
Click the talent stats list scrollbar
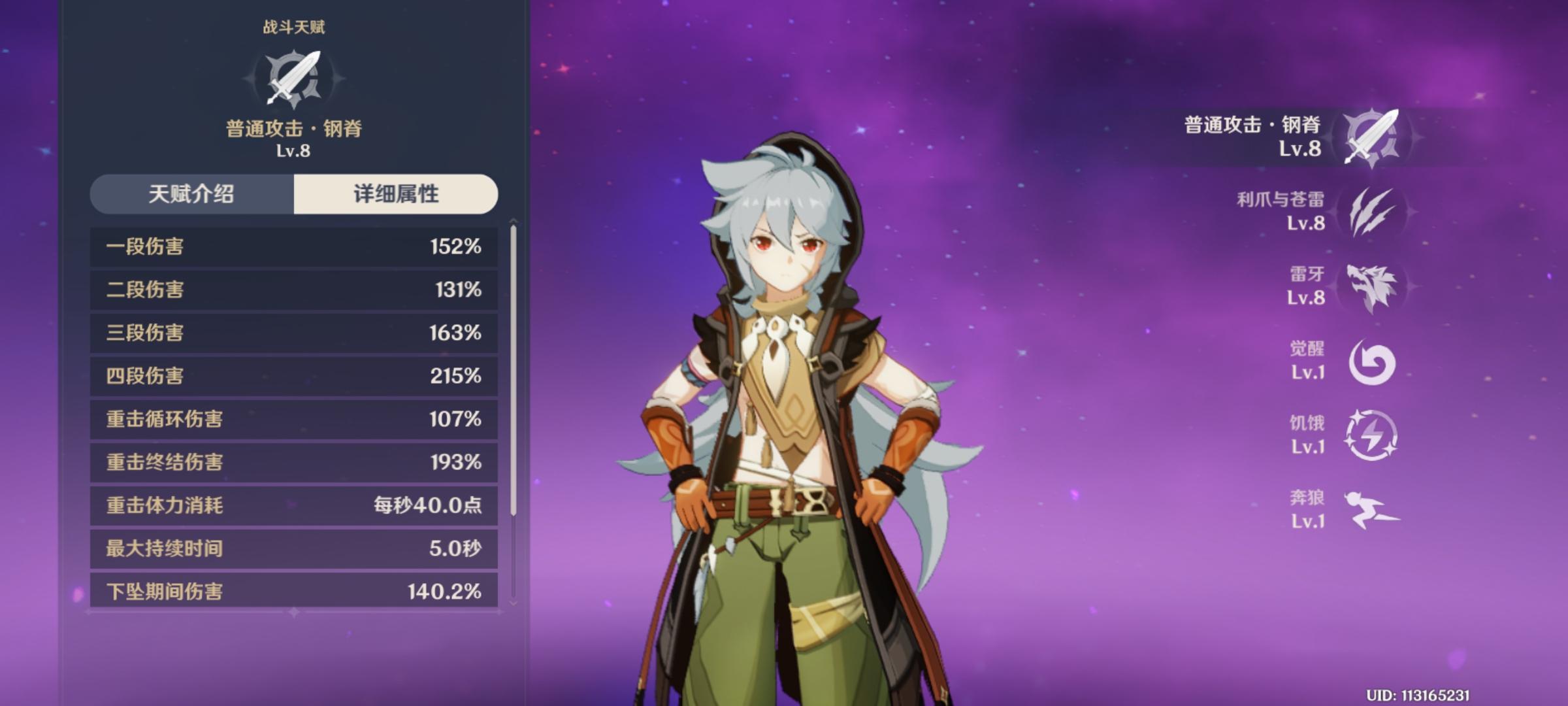514,371
